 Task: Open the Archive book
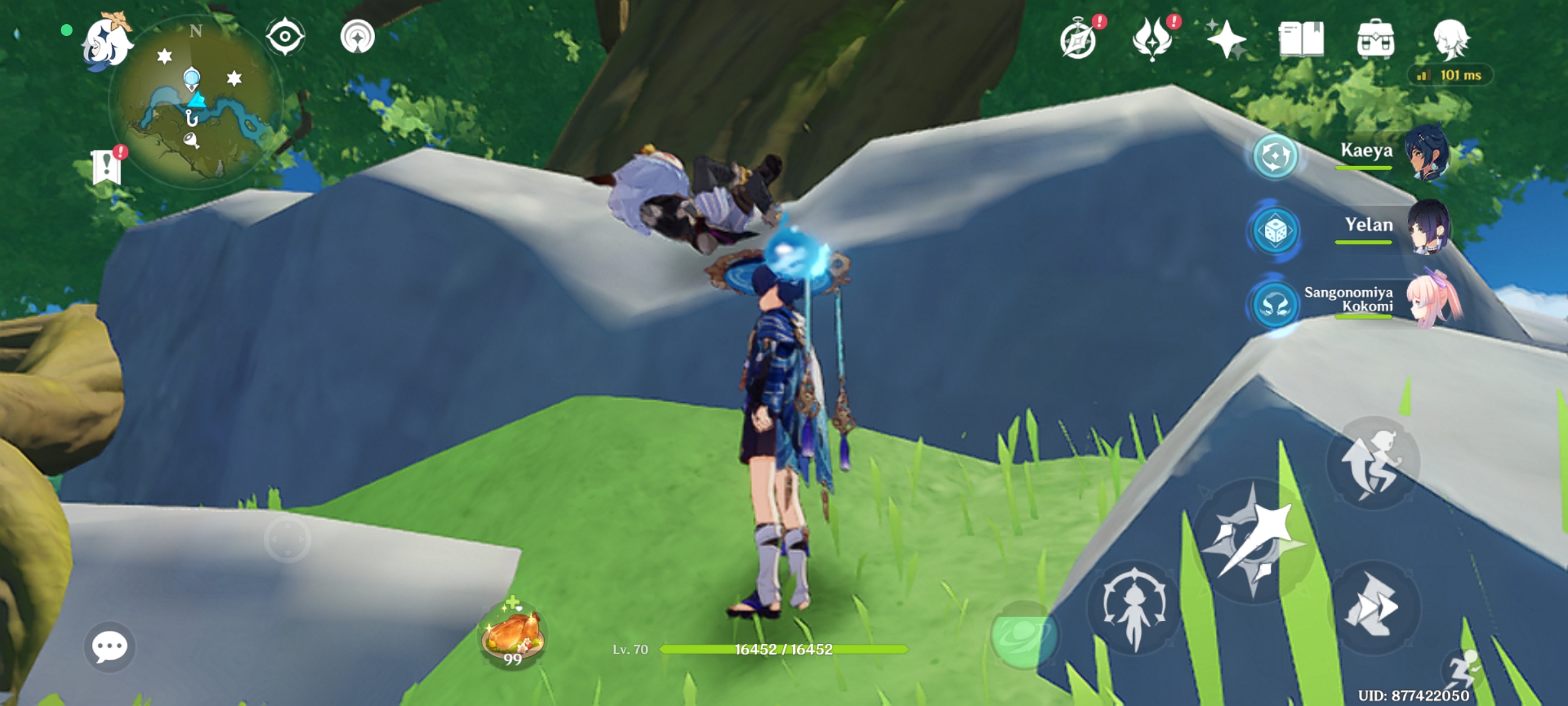tap(1302, 41)
